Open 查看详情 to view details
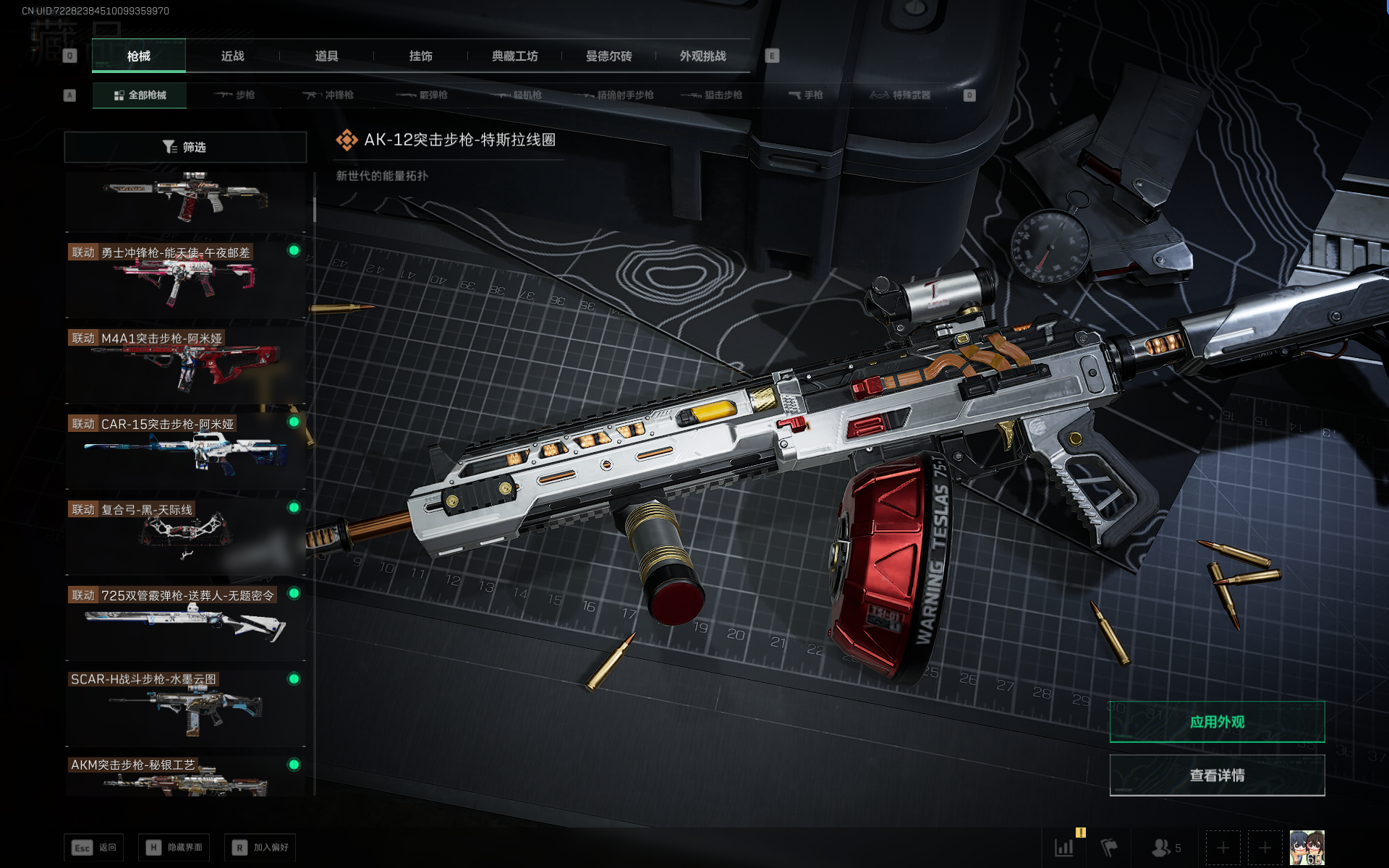The image size is (1389, 868). [1217, 775]
